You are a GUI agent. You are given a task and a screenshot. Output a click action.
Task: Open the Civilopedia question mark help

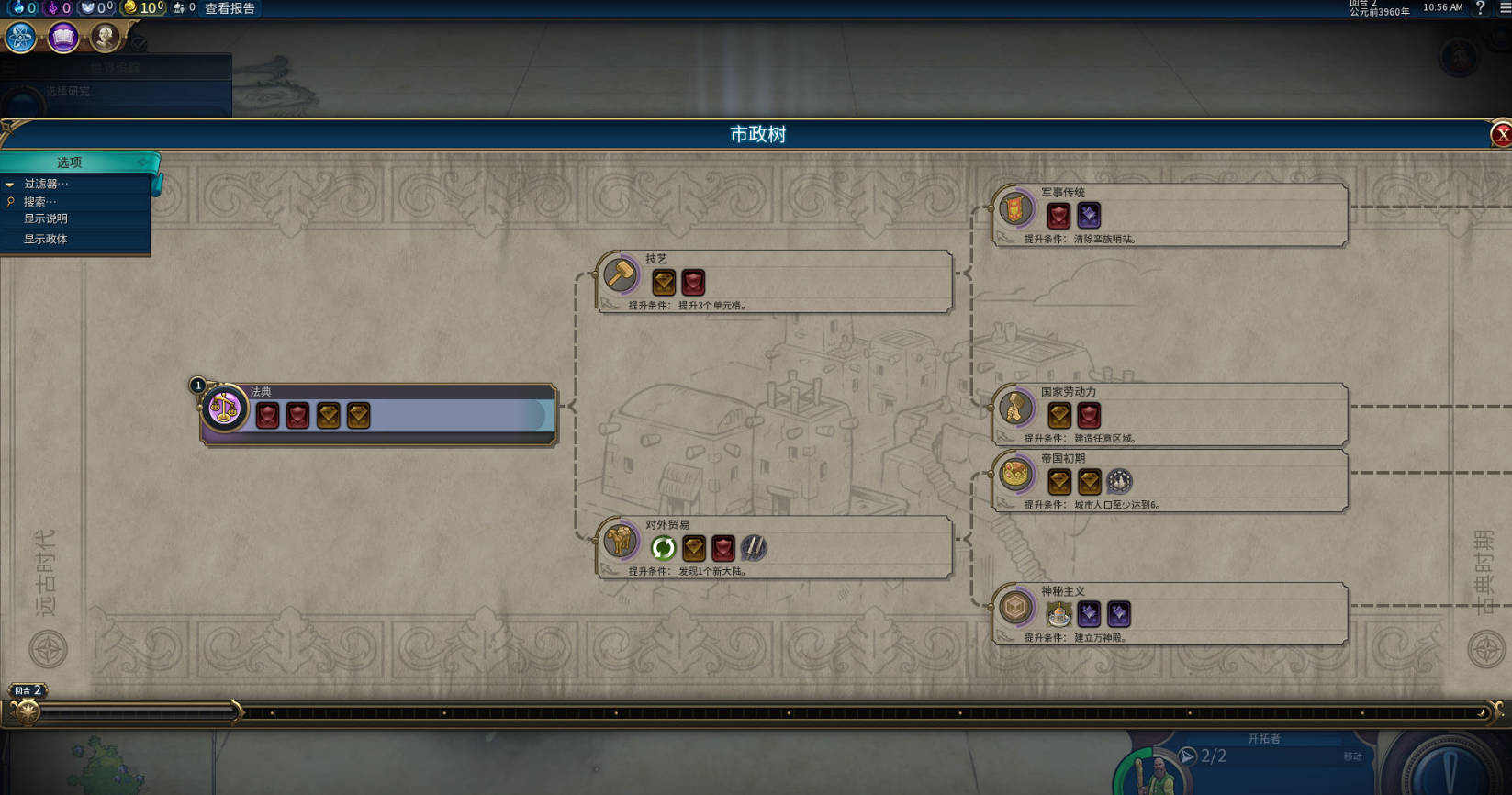click(x=1480, y=8)
